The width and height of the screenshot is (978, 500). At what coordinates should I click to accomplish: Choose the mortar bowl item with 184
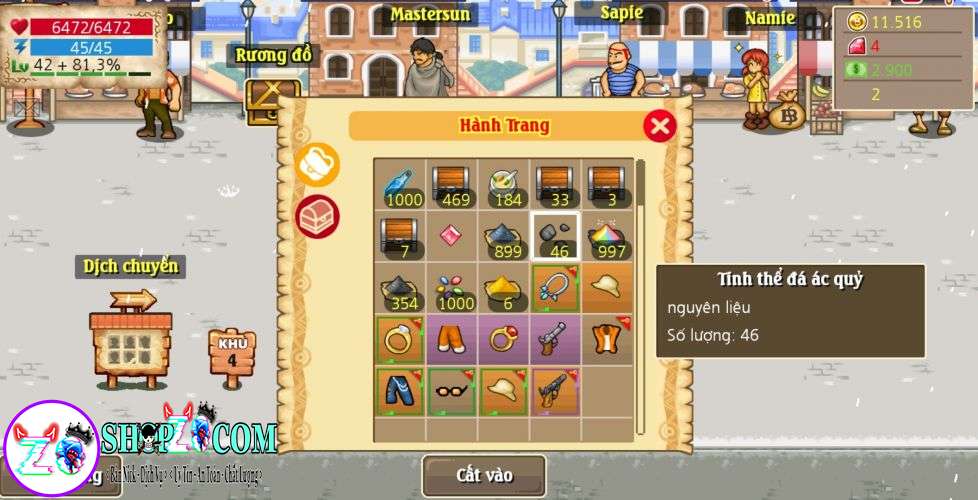click(x=504, y=185)
